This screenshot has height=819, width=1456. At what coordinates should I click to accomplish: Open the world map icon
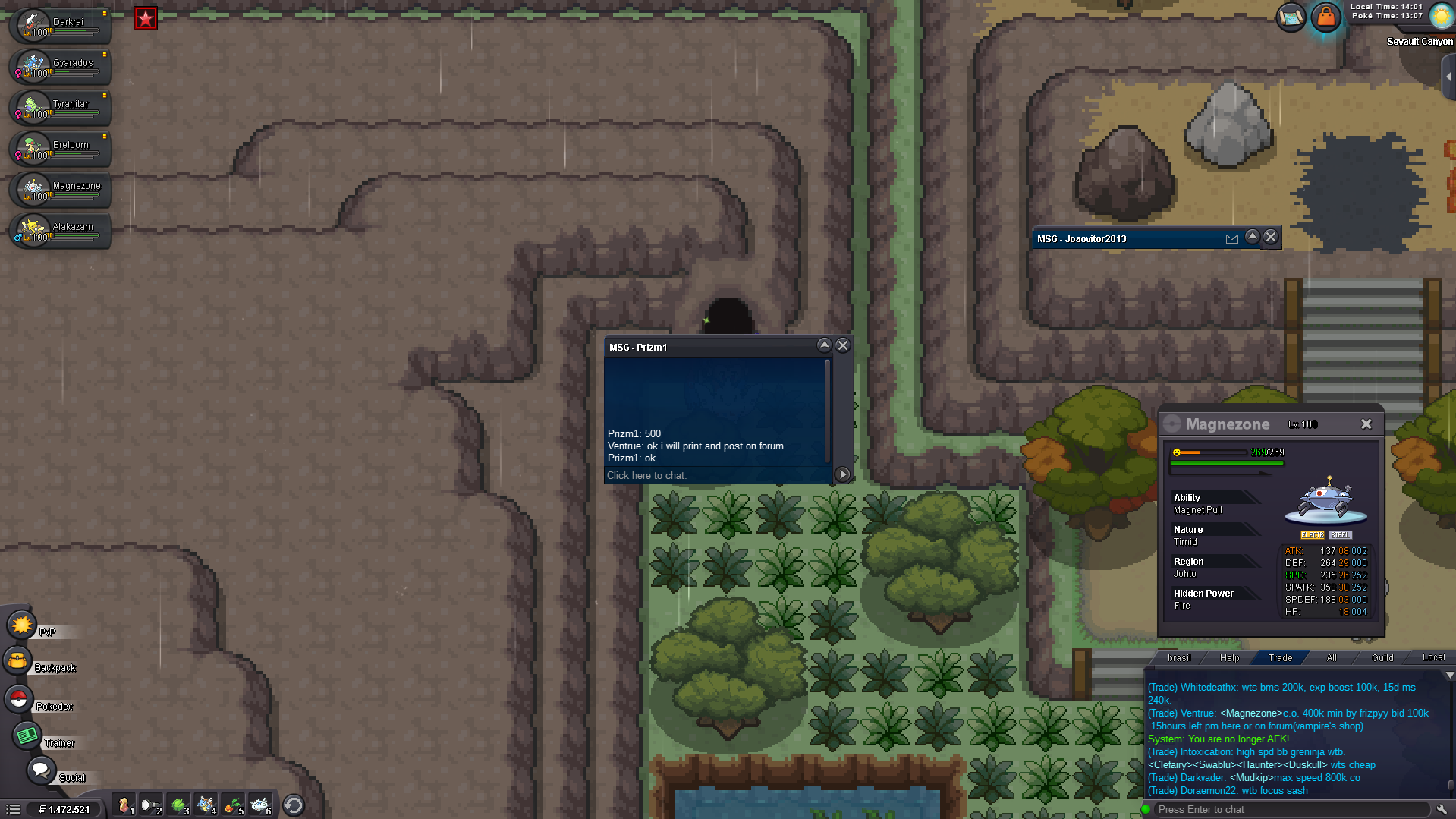pyautogui.click(x=1291, y=17)
